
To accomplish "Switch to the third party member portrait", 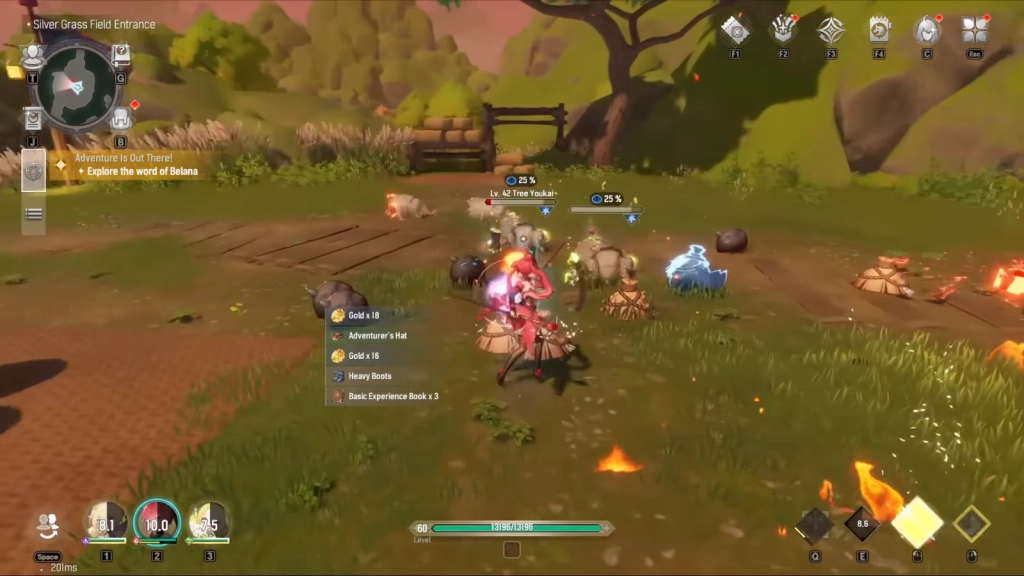I will 209,522.
